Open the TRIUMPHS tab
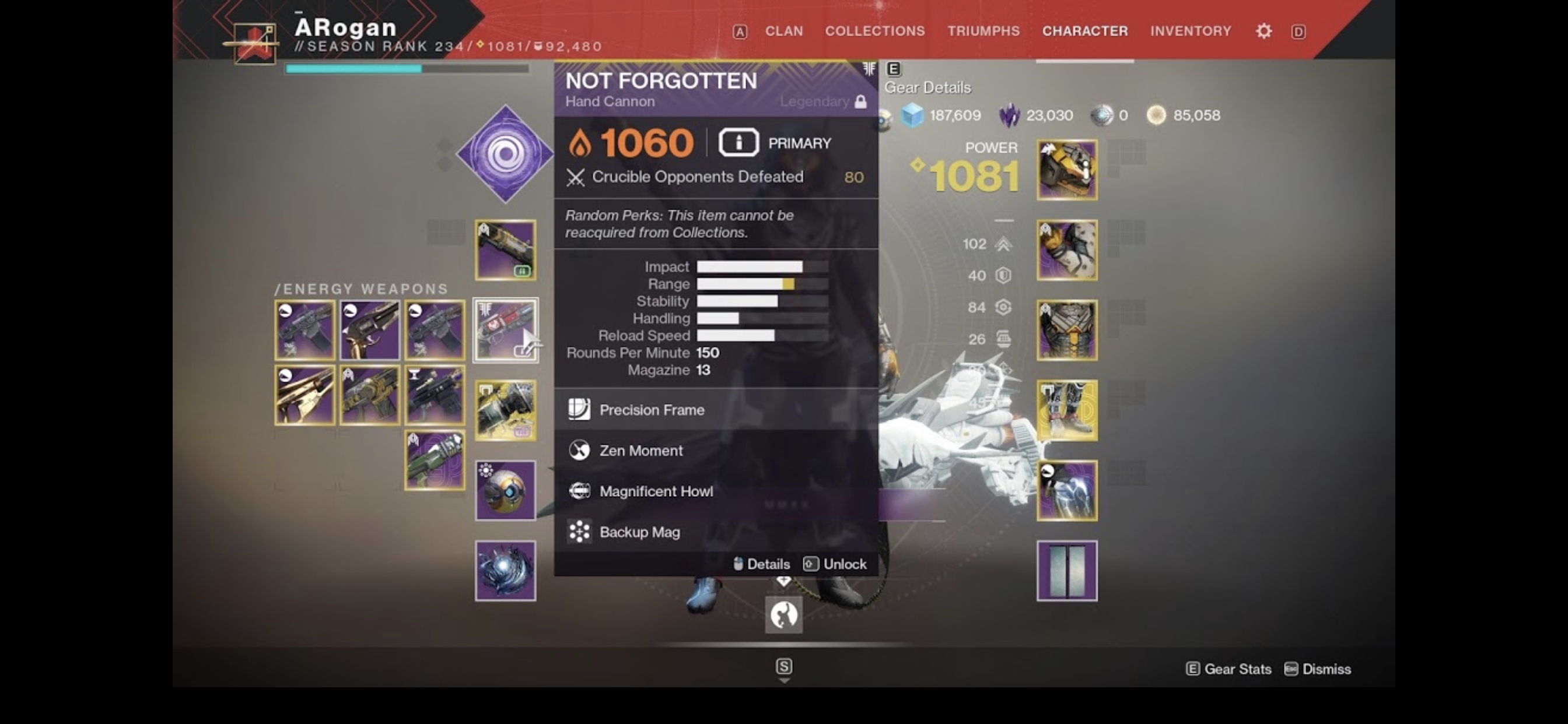The width and height of the screenshot is (1568, 724). point(983,30)
